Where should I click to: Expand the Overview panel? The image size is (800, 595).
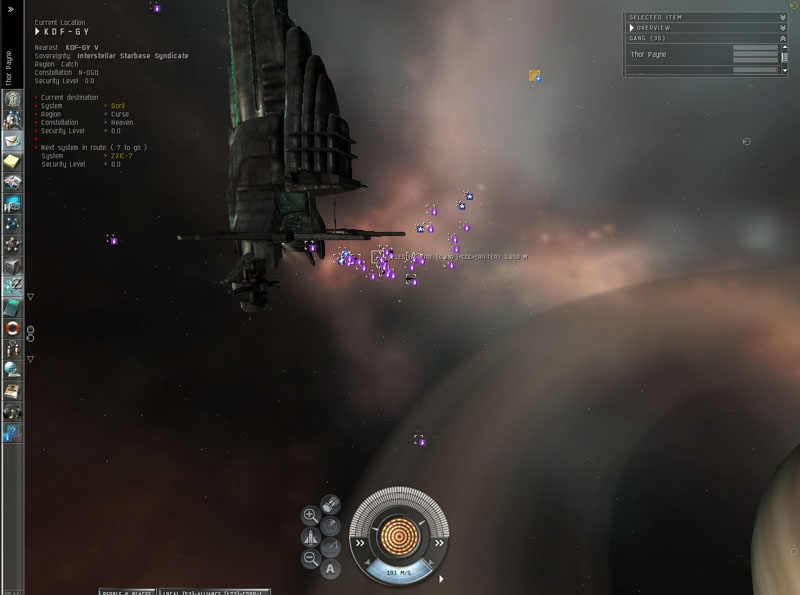(782, 27)
